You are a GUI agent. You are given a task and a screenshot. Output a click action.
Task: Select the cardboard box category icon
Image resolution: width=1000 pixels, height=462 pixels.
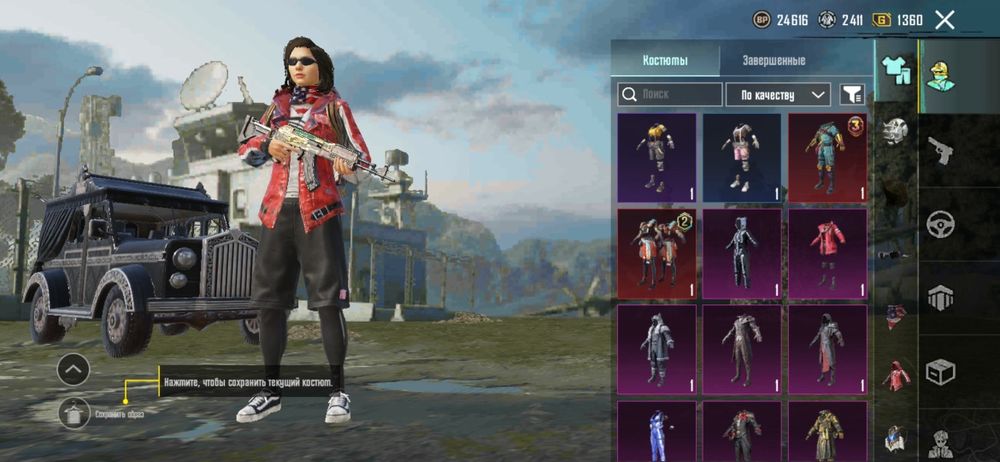940,372
